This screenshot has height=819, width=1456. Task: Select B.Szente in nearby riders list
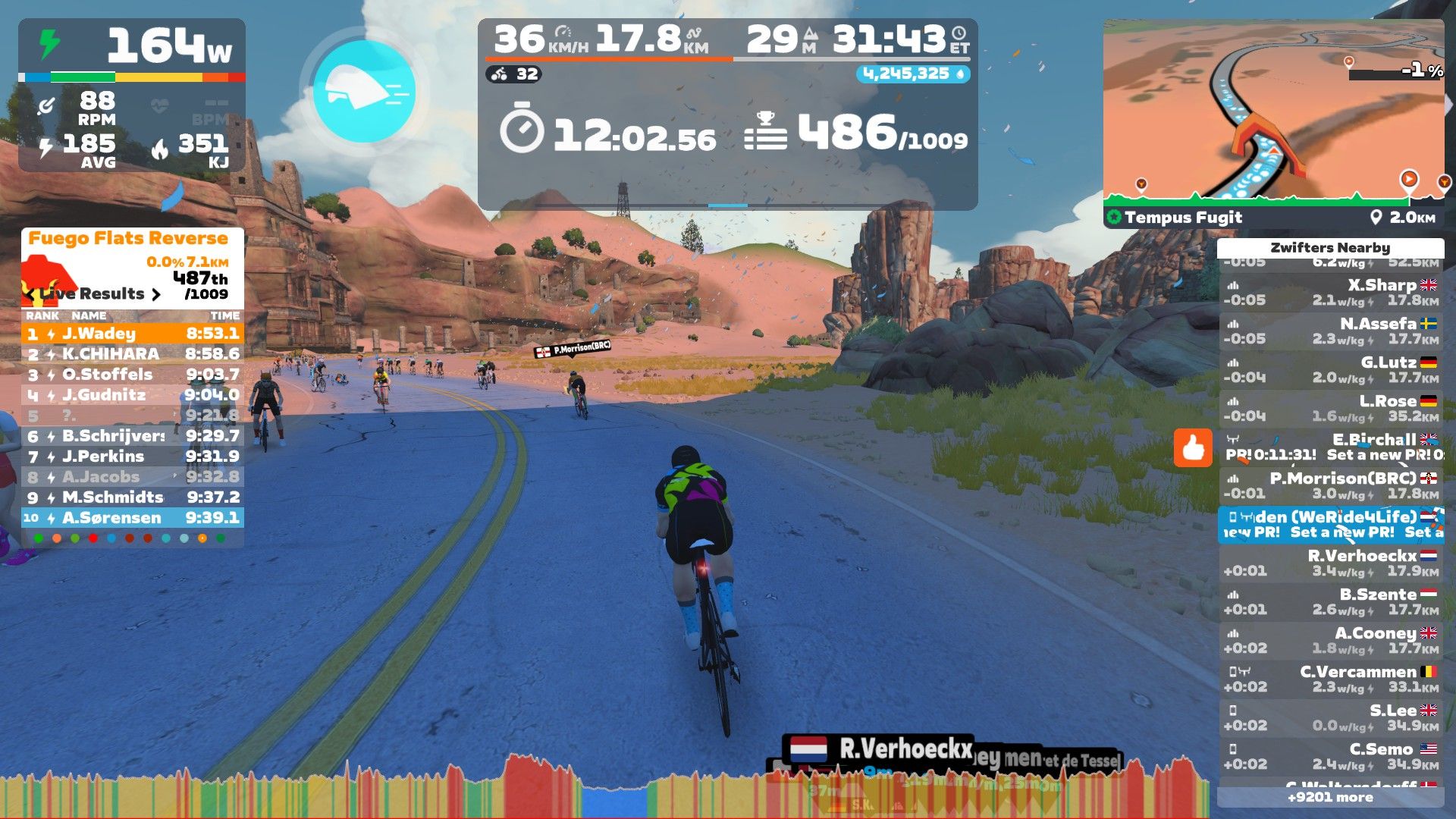pyautogui.click(x=1331, y=602)
